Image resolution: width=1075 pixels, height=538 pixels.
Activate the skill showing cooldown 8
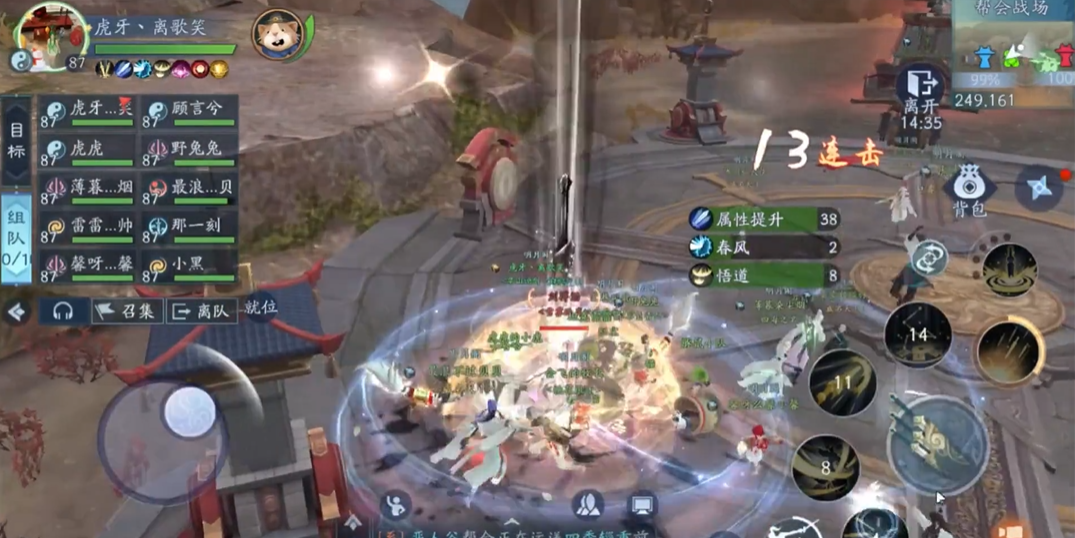(x=826, y=466)
